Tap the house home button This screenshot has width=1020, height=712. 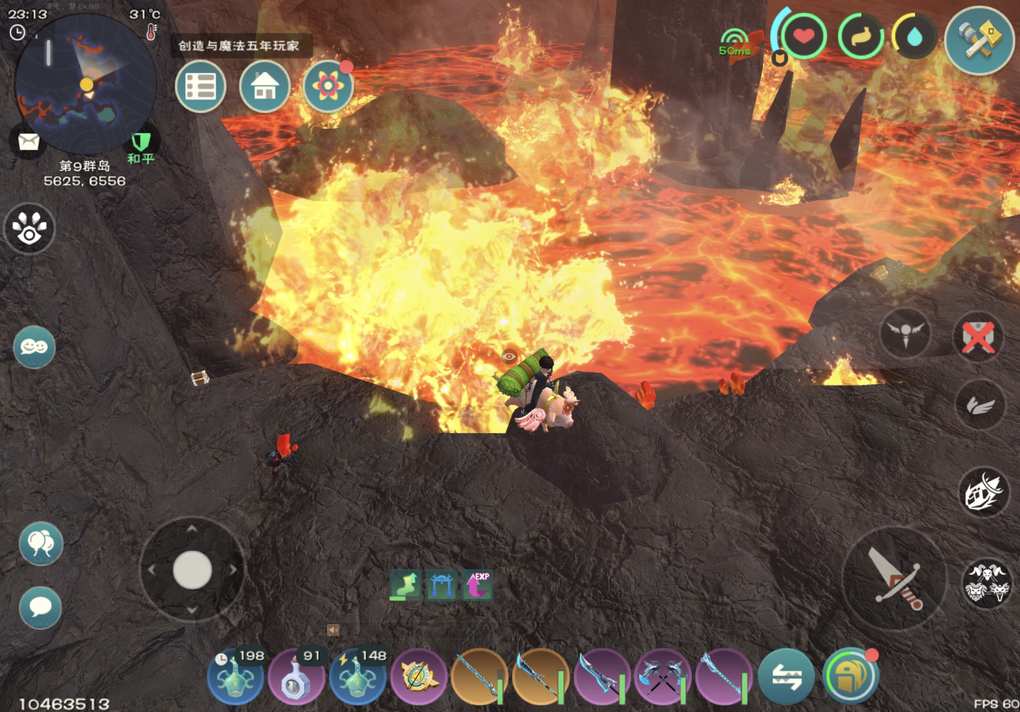pos(265,87)
